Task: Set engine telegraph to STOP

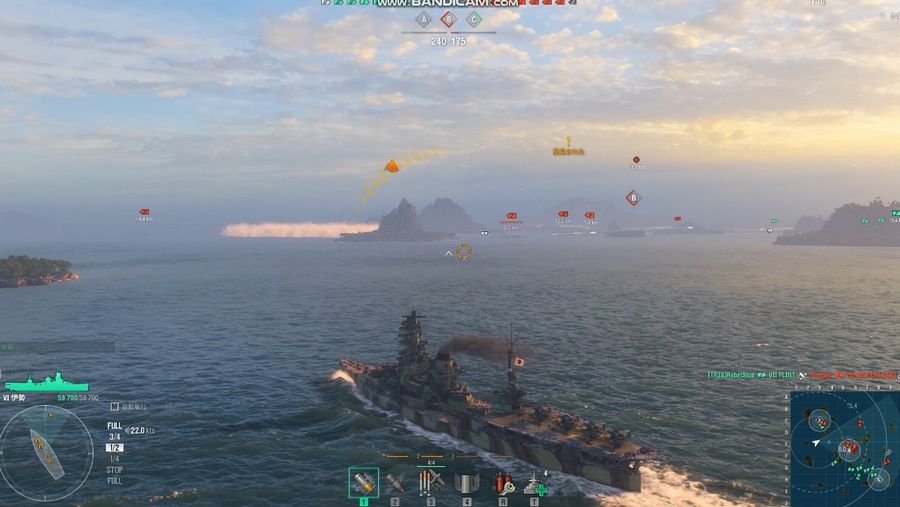Action: point(115,470)
